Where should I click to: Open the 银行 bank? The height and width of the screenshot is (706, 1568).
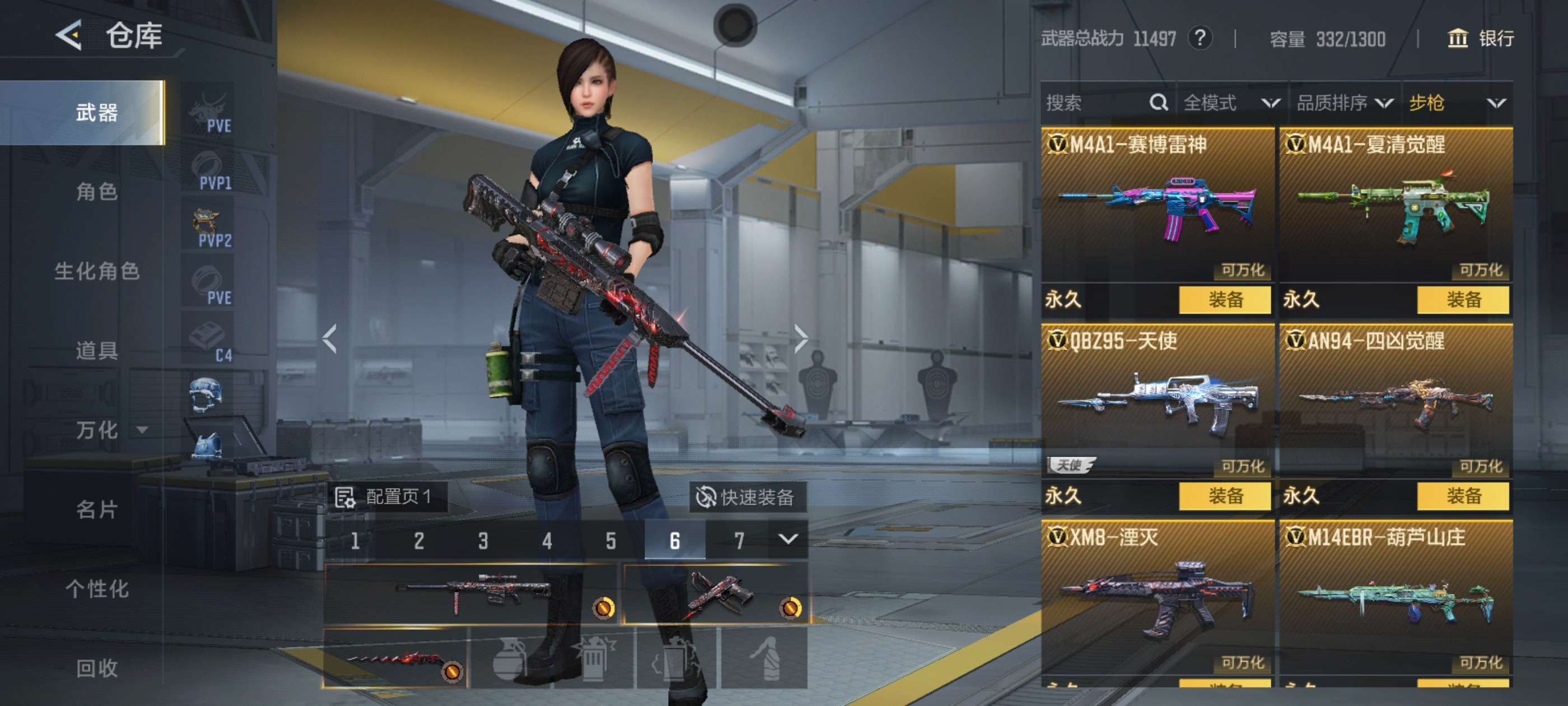[x=1480, y=39]
